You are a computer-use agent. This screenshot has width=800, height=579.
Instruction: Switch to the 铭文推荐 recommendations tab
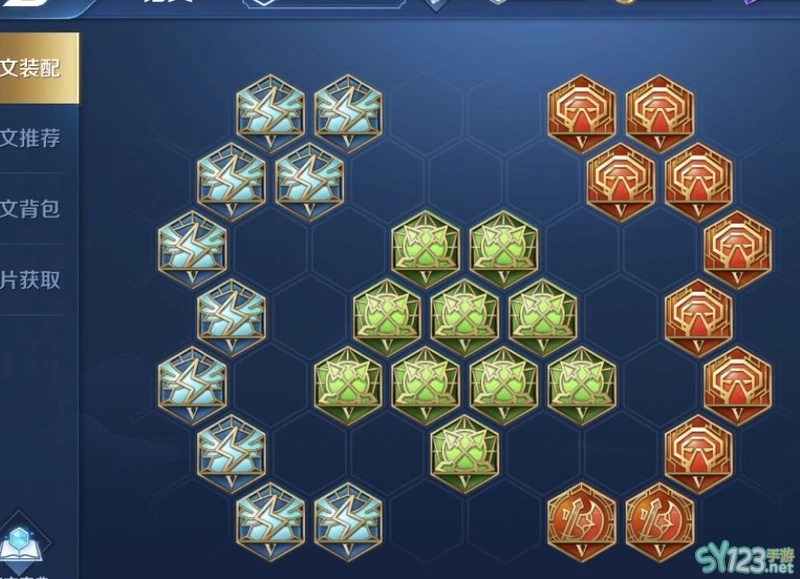point(32,138)
